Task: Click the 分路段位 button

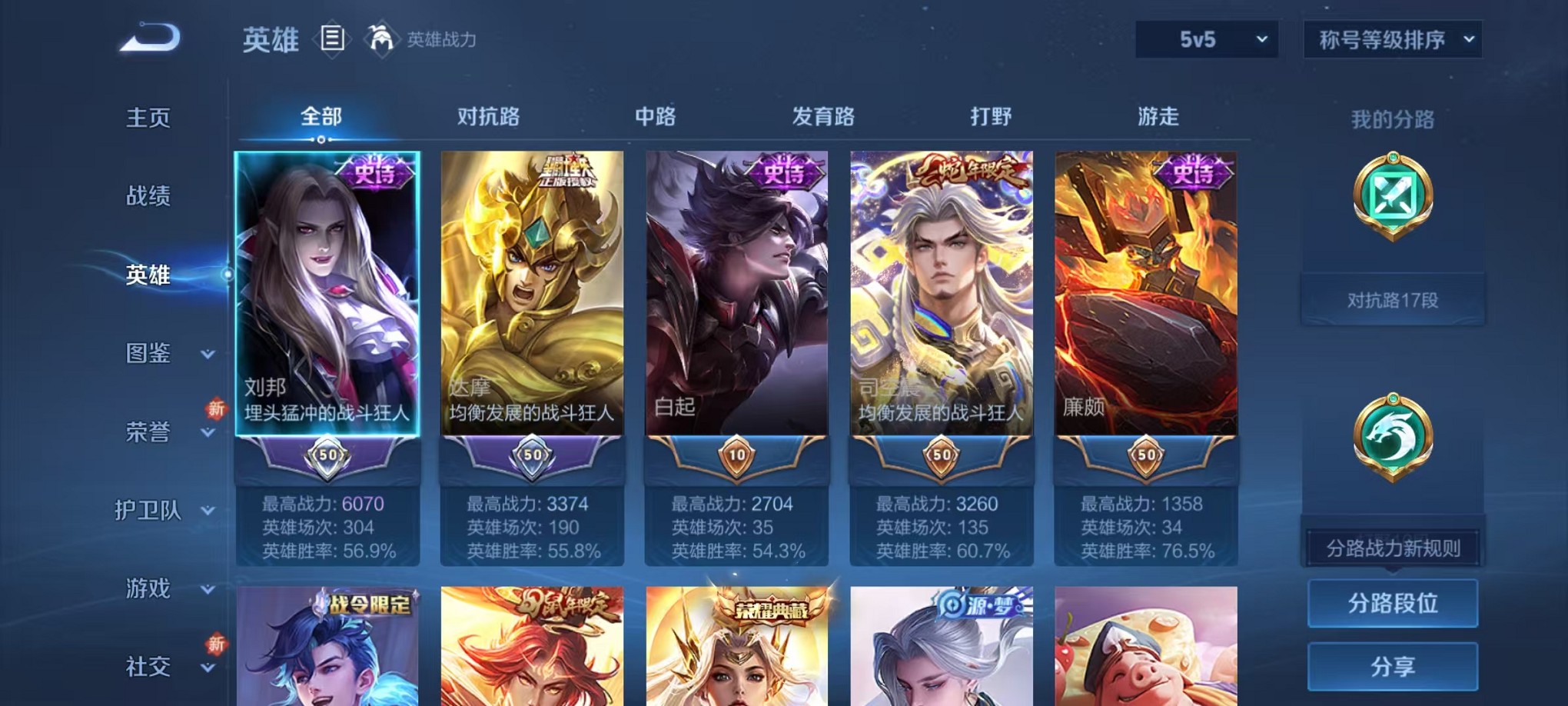Action: pos(1392,604)
